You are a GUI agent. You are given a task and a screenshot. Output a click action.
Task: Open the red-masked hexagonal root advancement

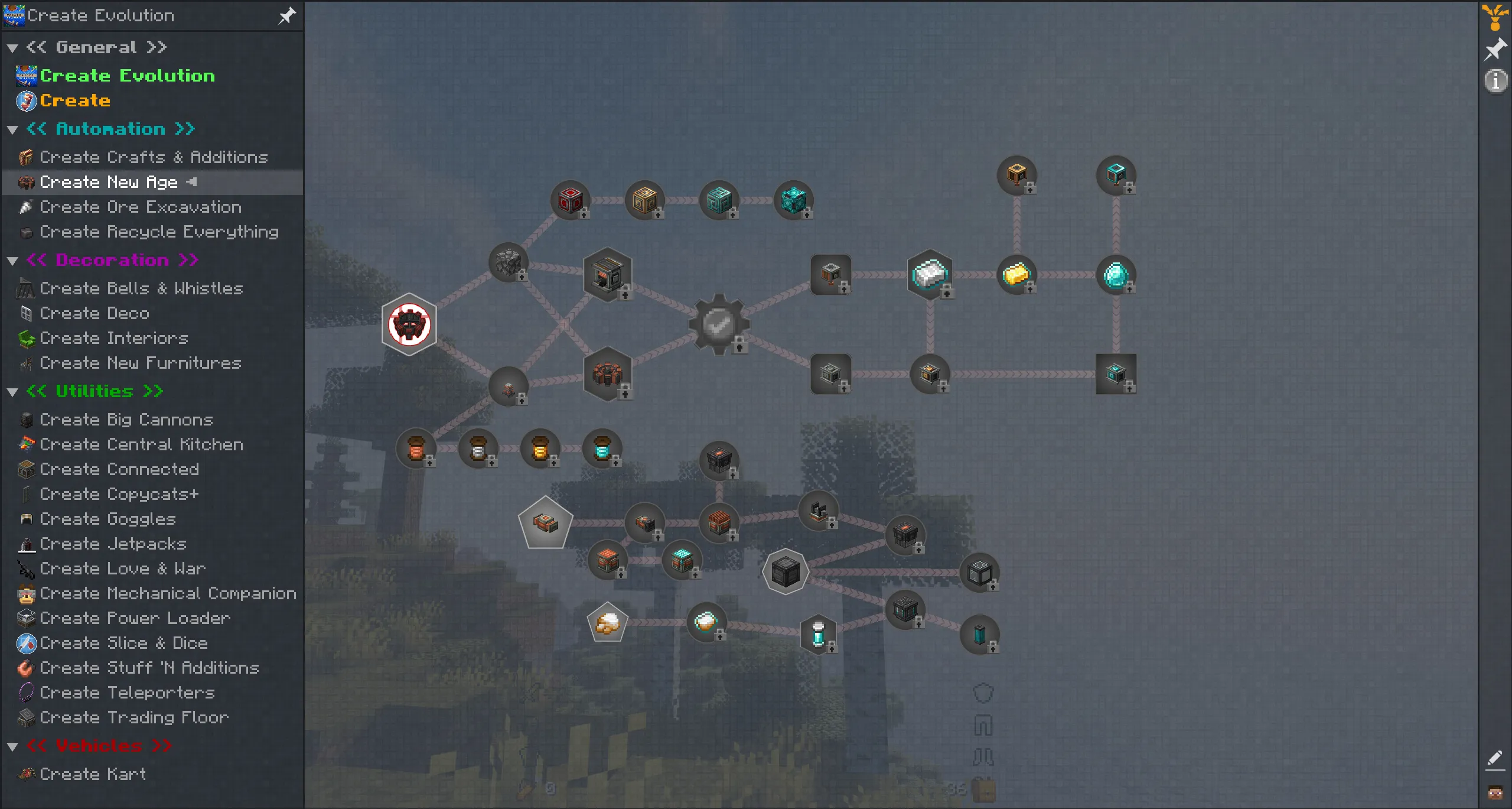click(410, 324)
